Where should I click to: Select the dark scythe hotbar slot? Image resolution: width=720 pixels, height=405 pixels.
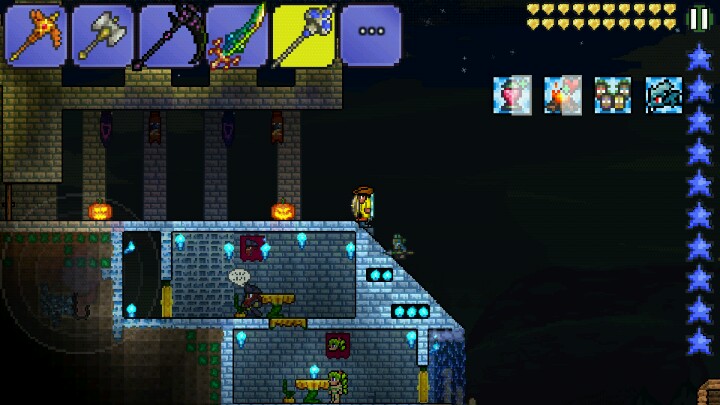pos(169,35)
